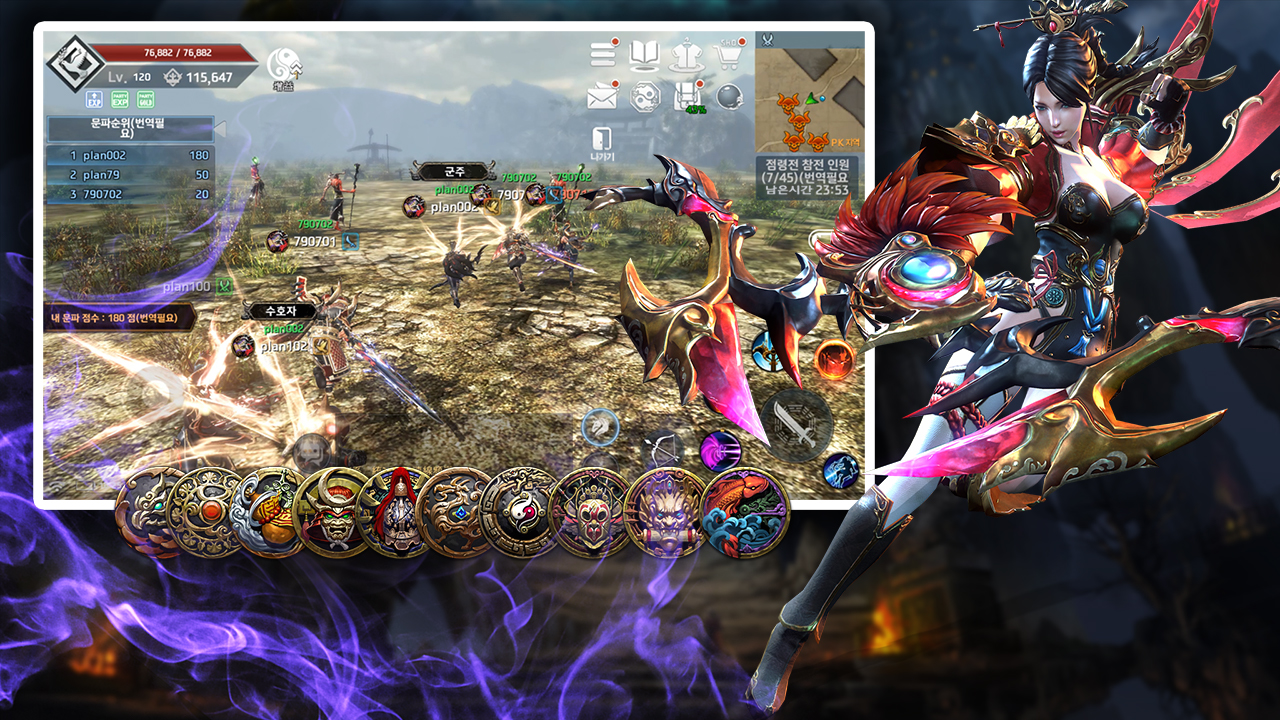Open the open-book journal icon
Image resolution: width=1280 pixels, height=720 pixels.
[645, 54]
